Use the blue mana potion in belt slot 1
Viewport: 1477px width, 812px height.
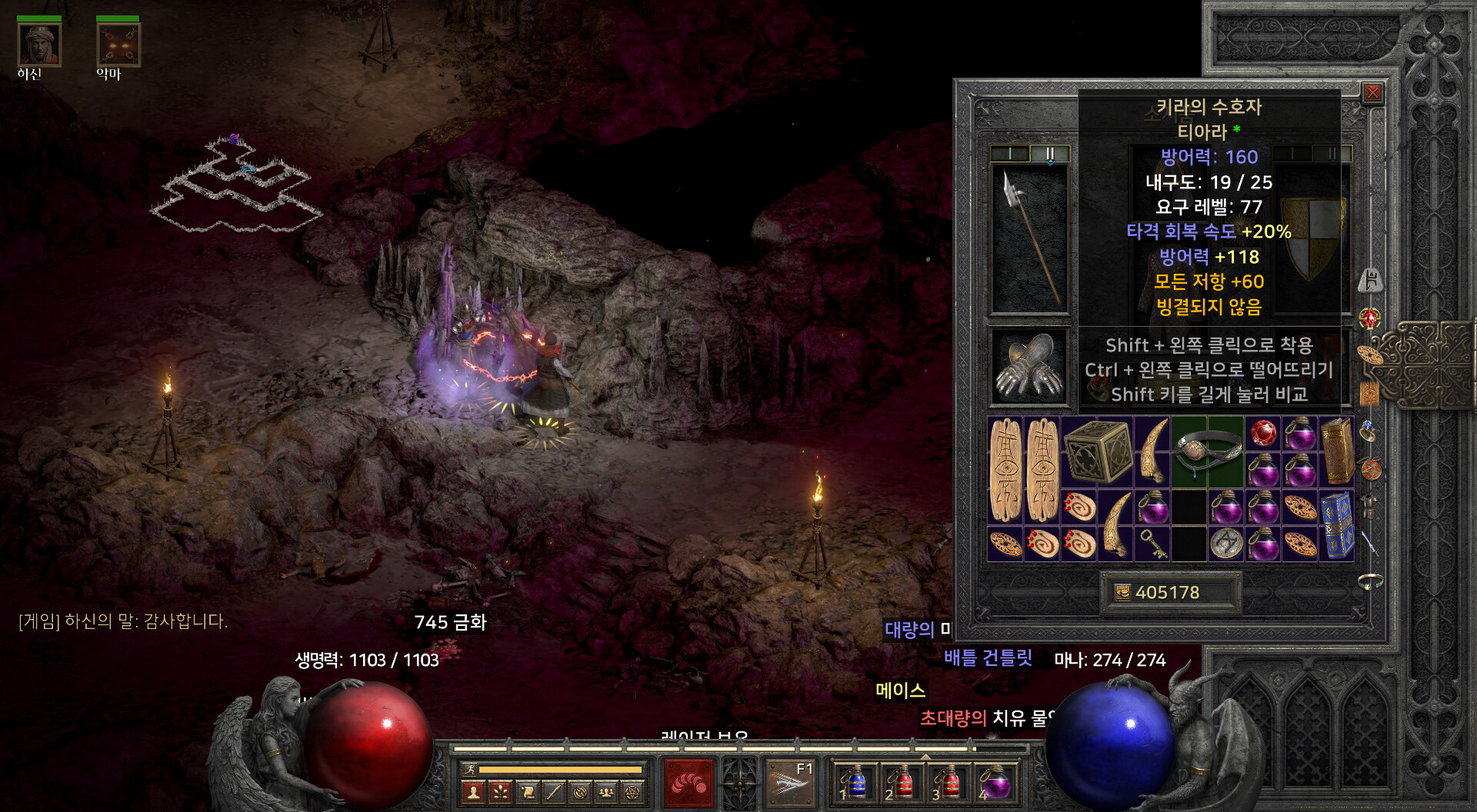[856, 784]
